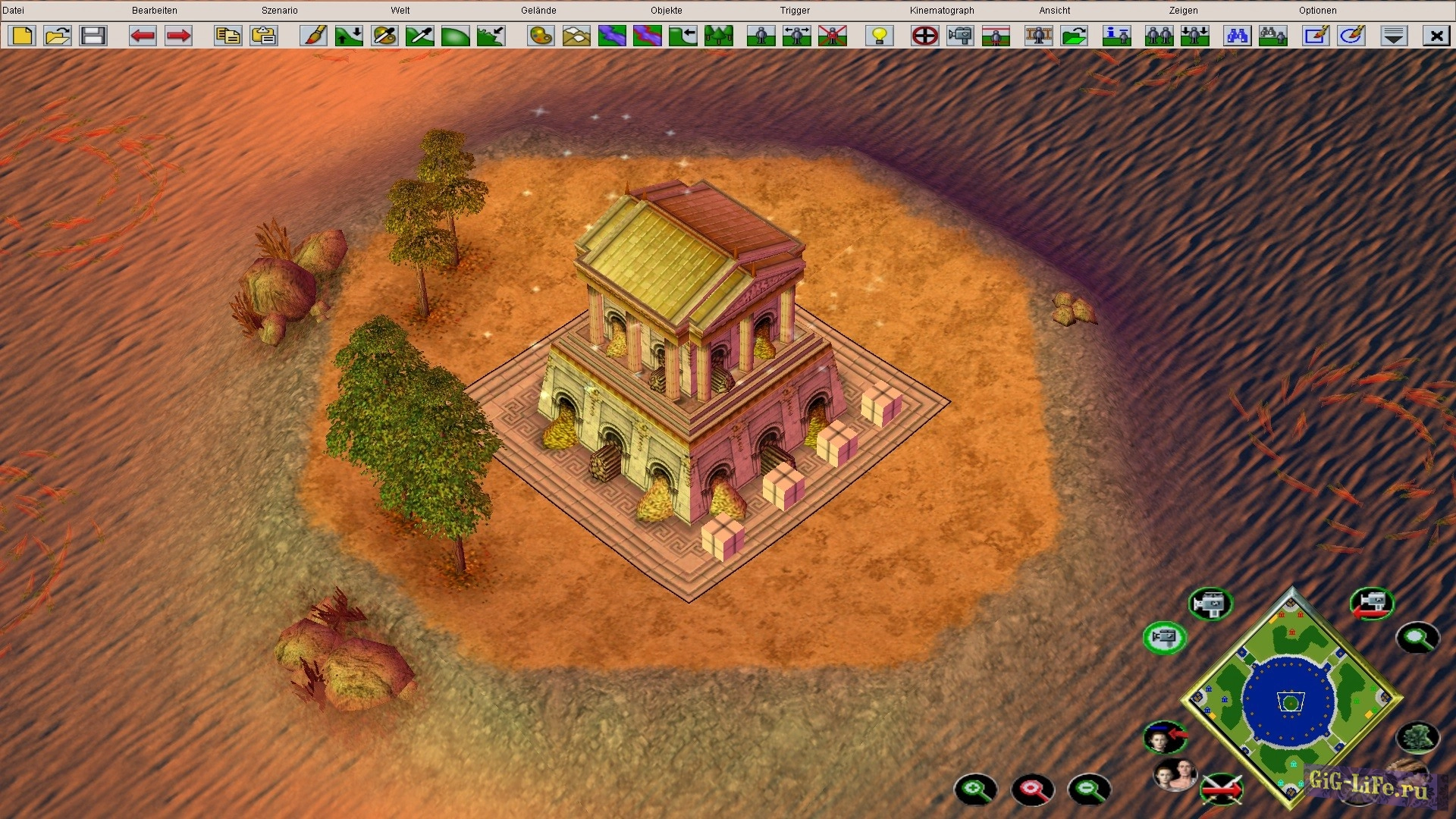This screenshot has height=819, width=1456.
Task: Open the Datei menu
Action: [14, 11]
